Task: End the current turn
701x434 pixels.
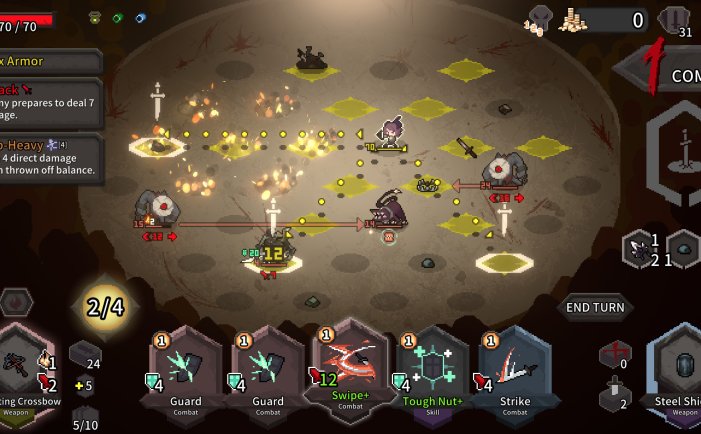Action: click(x=596, y=307)
